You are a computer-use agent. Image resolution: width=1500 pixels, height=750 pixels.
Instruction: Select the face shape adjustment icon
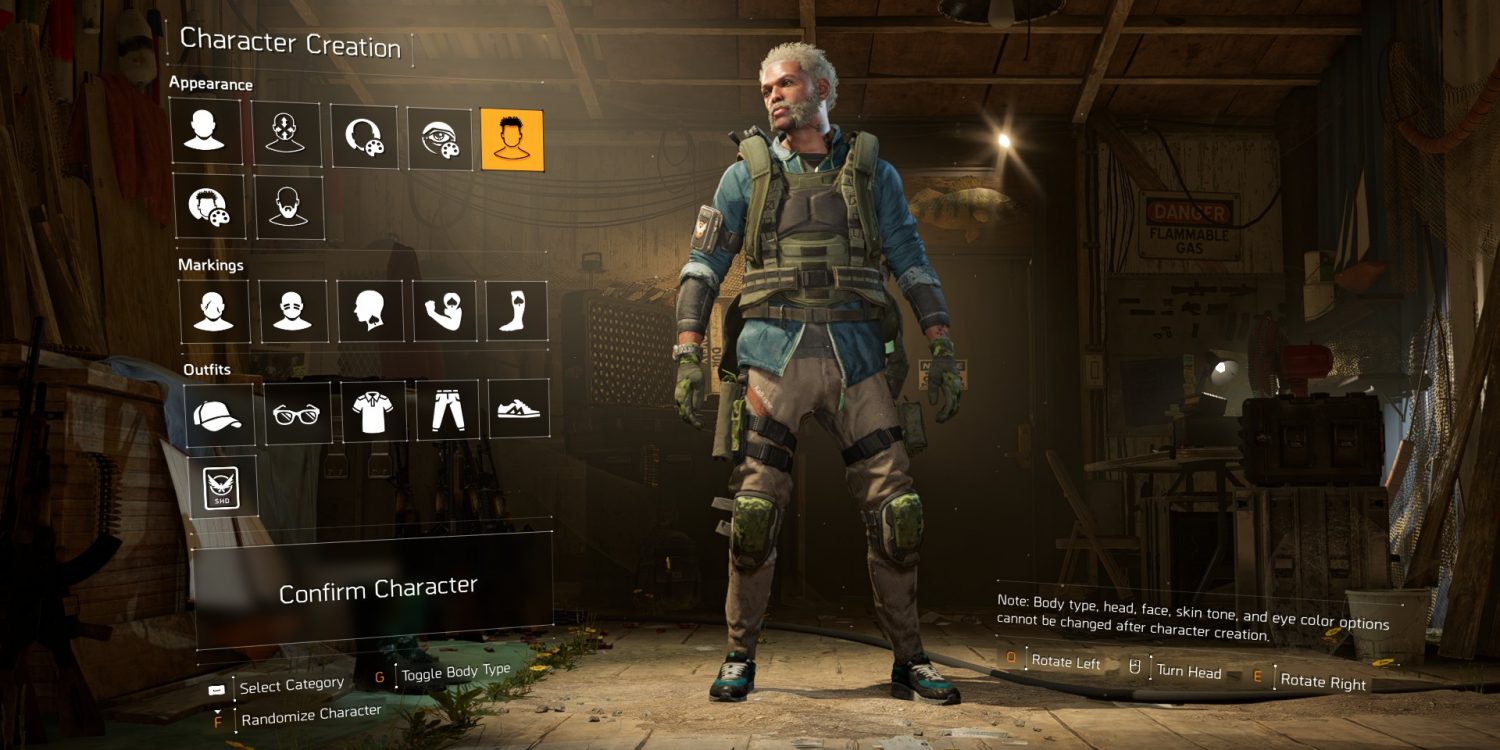tap(286, 133)
